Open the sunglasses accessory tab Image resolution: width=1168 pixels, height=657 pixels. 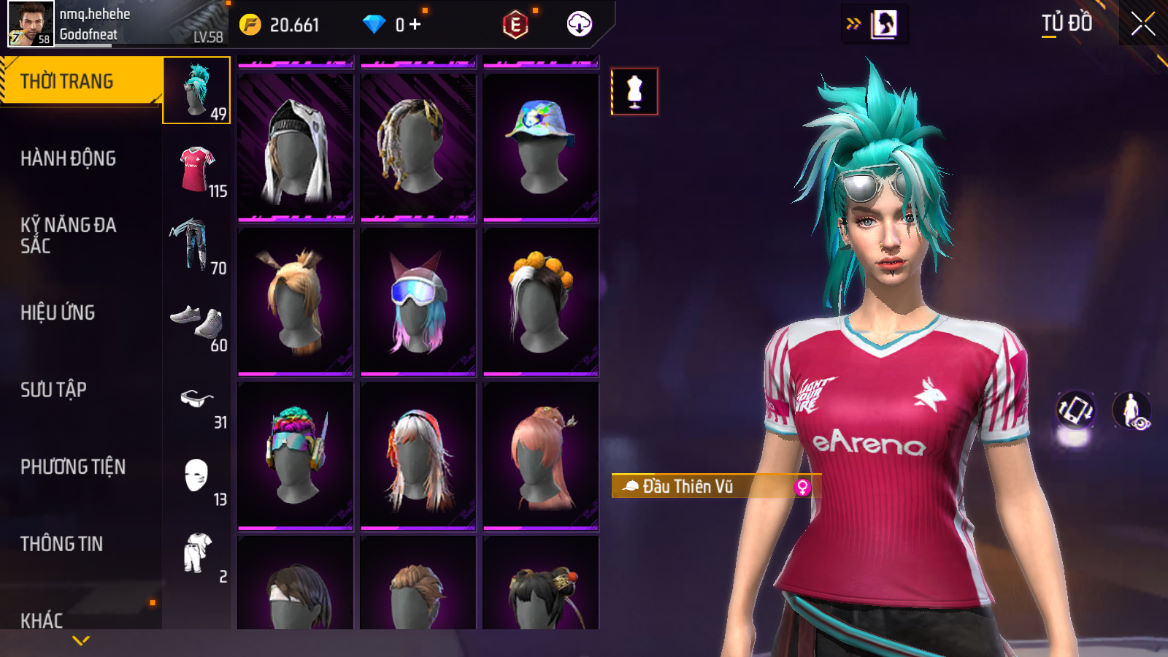tap(197, 399)
